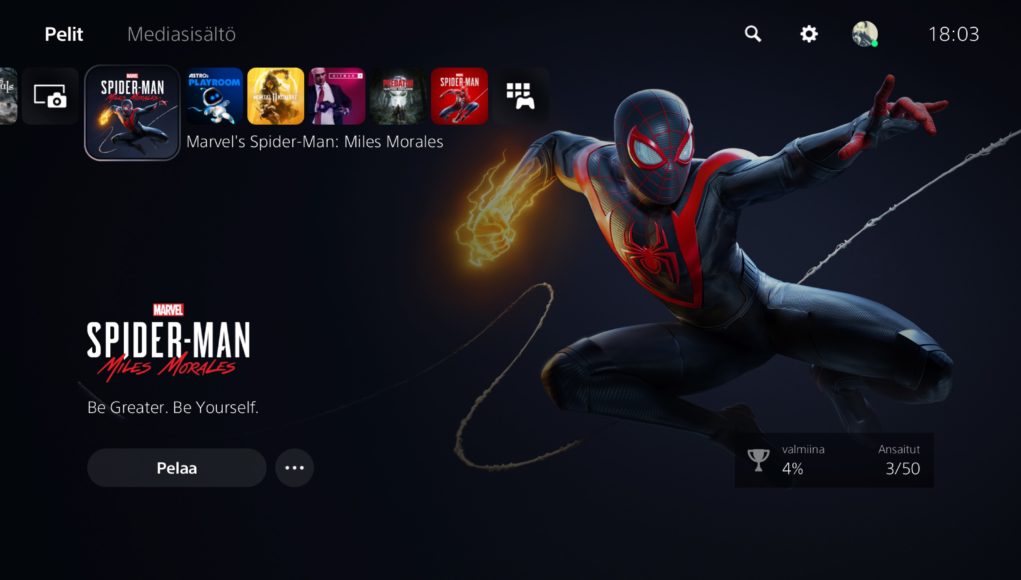Choose the Mortal Kombat 11 game tile
Viewport: 1021px width, 580px height.
tap(276, 96)
